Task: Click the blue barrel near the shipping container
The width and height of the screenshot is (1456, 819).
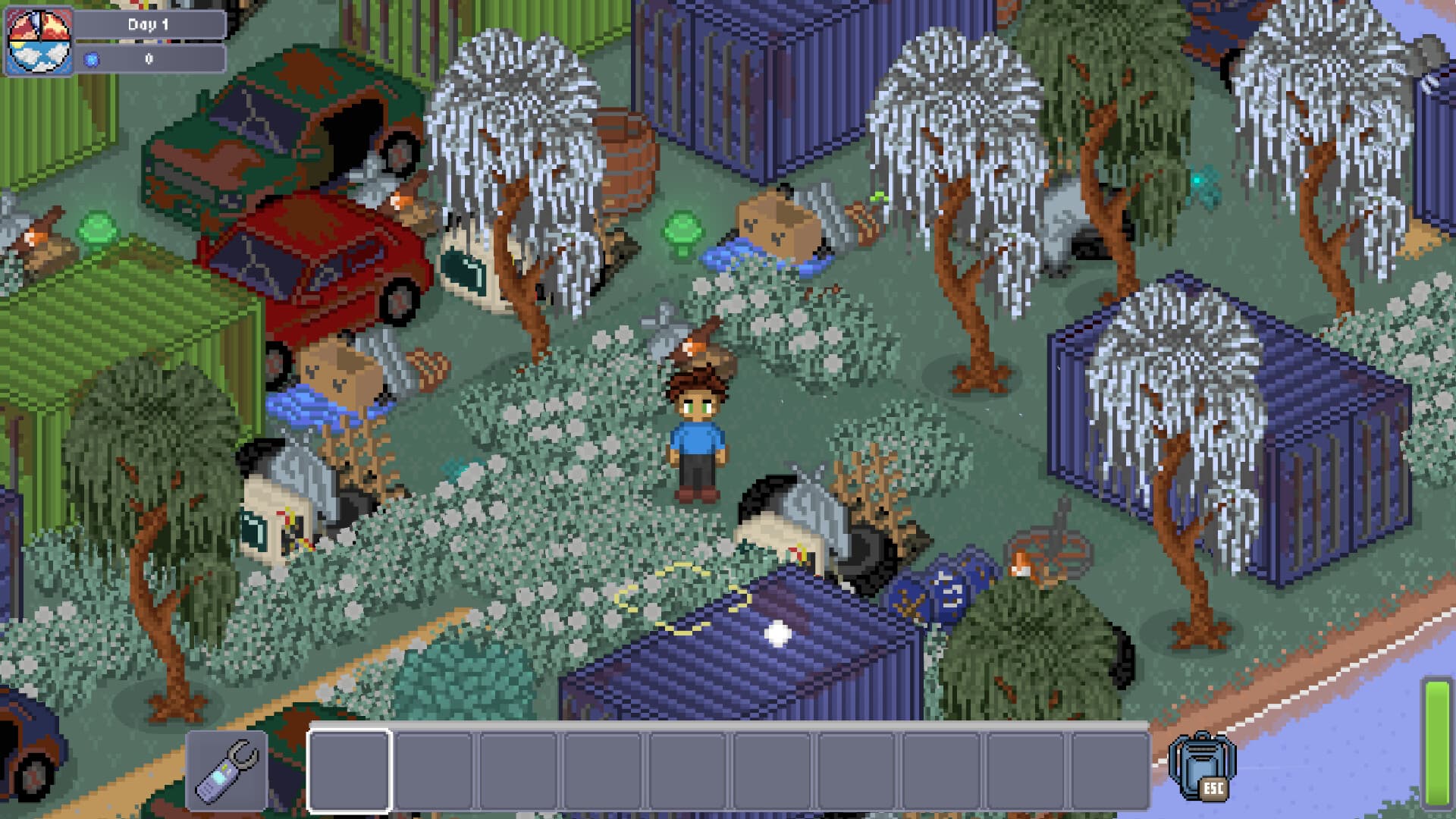Action: 940,584
